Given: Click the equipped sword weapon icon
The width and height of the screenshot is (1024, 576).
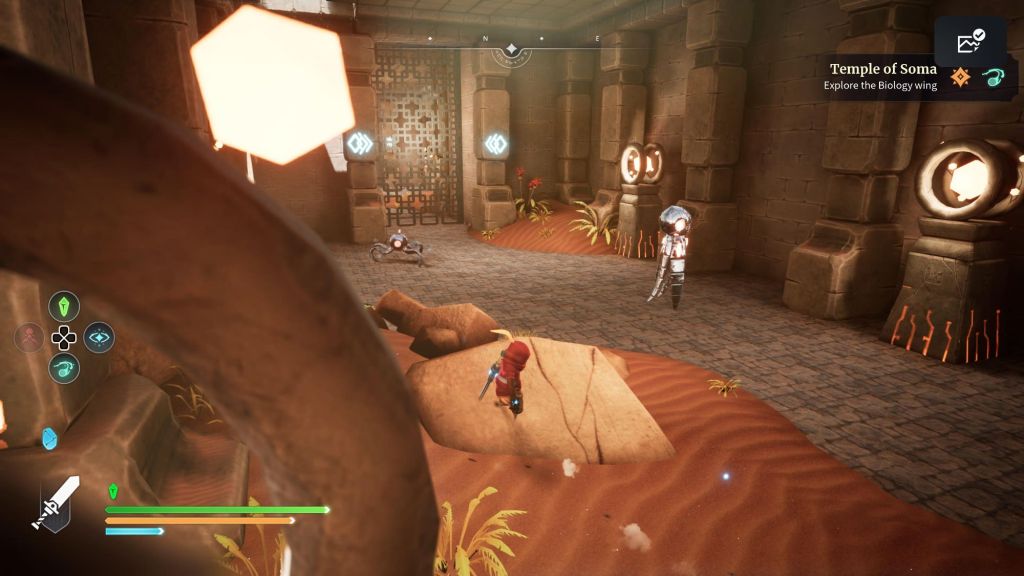Looking at the screenshot, I should pos(57,501).
